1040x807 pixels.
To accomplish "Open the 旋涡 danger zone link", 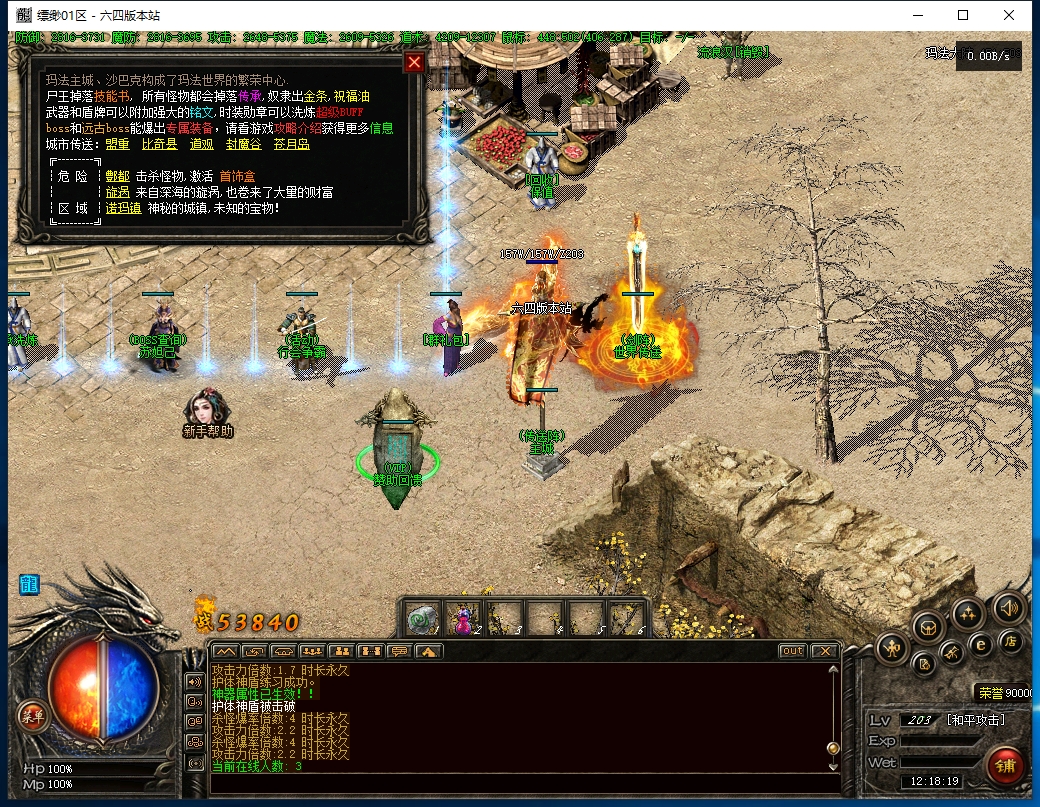I will click(x=117, y=192).
